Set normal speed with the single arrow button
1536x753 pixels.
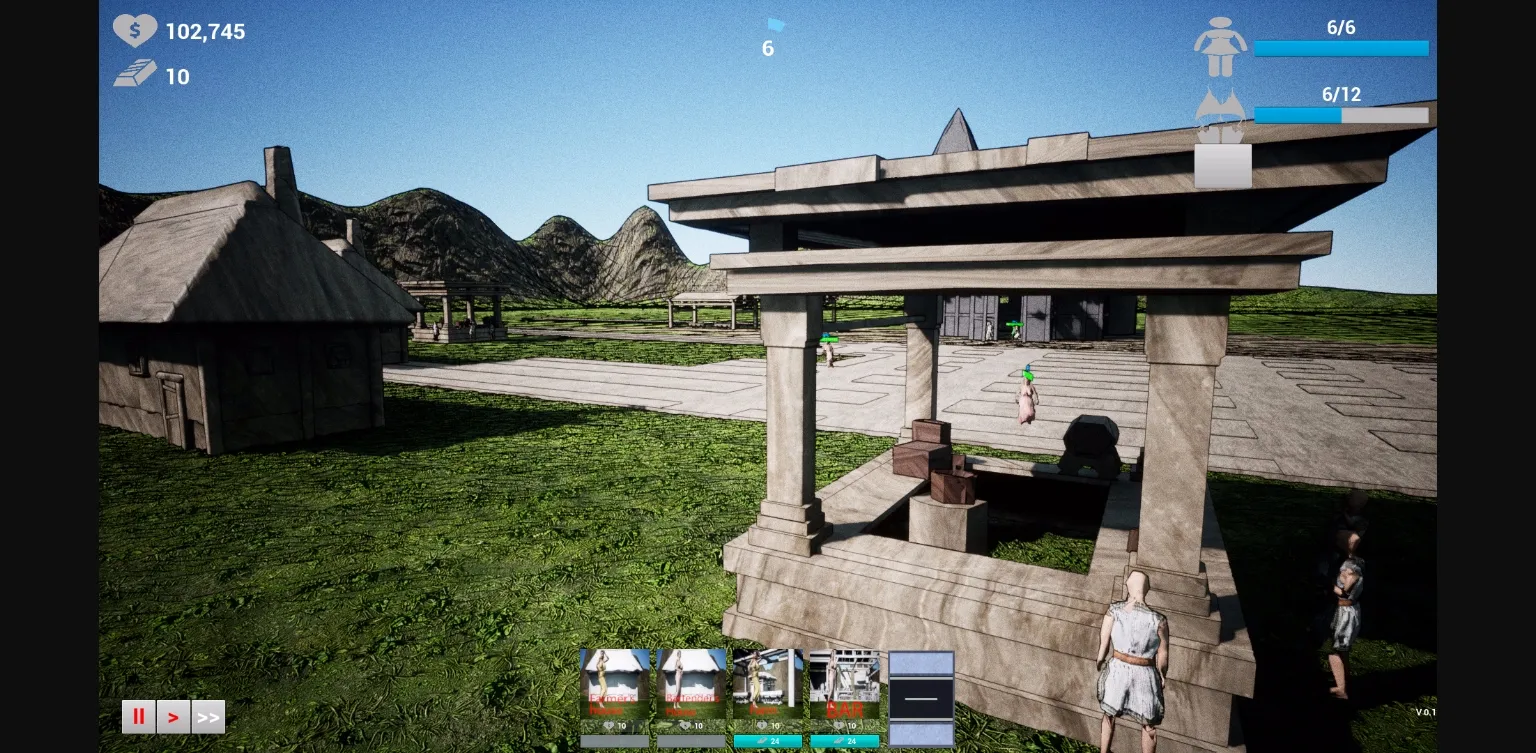point(173,717)
